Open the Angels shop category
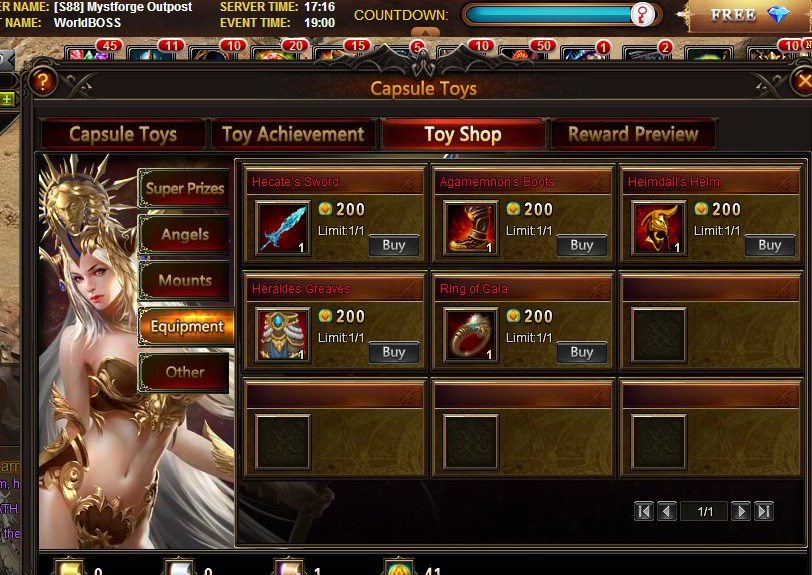The height and width of the screenshot is (575, 812). pyautogui.click(x=185, y=234)
